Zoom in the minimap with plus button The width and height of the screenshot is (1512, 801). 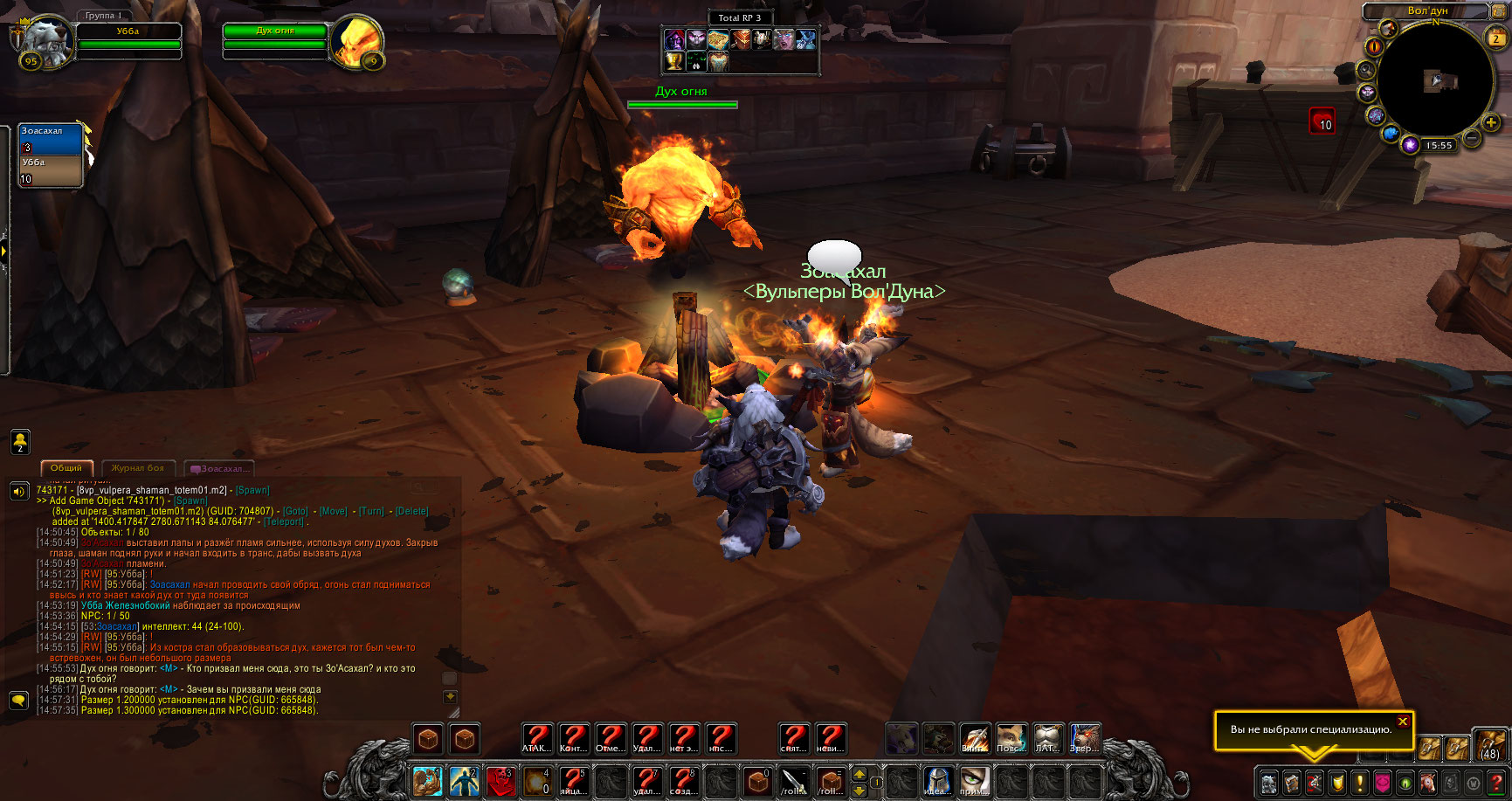pyautogui.click(x=1491, y=123)
